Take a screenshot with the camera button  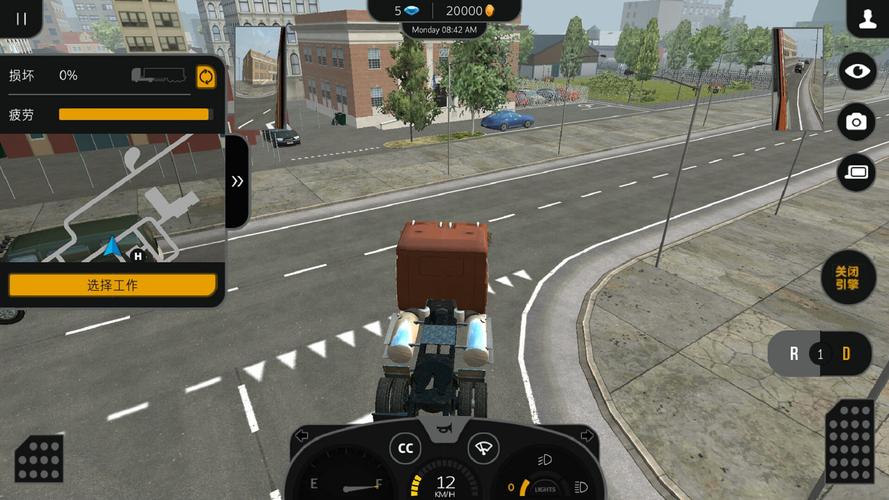click(856, 121)
